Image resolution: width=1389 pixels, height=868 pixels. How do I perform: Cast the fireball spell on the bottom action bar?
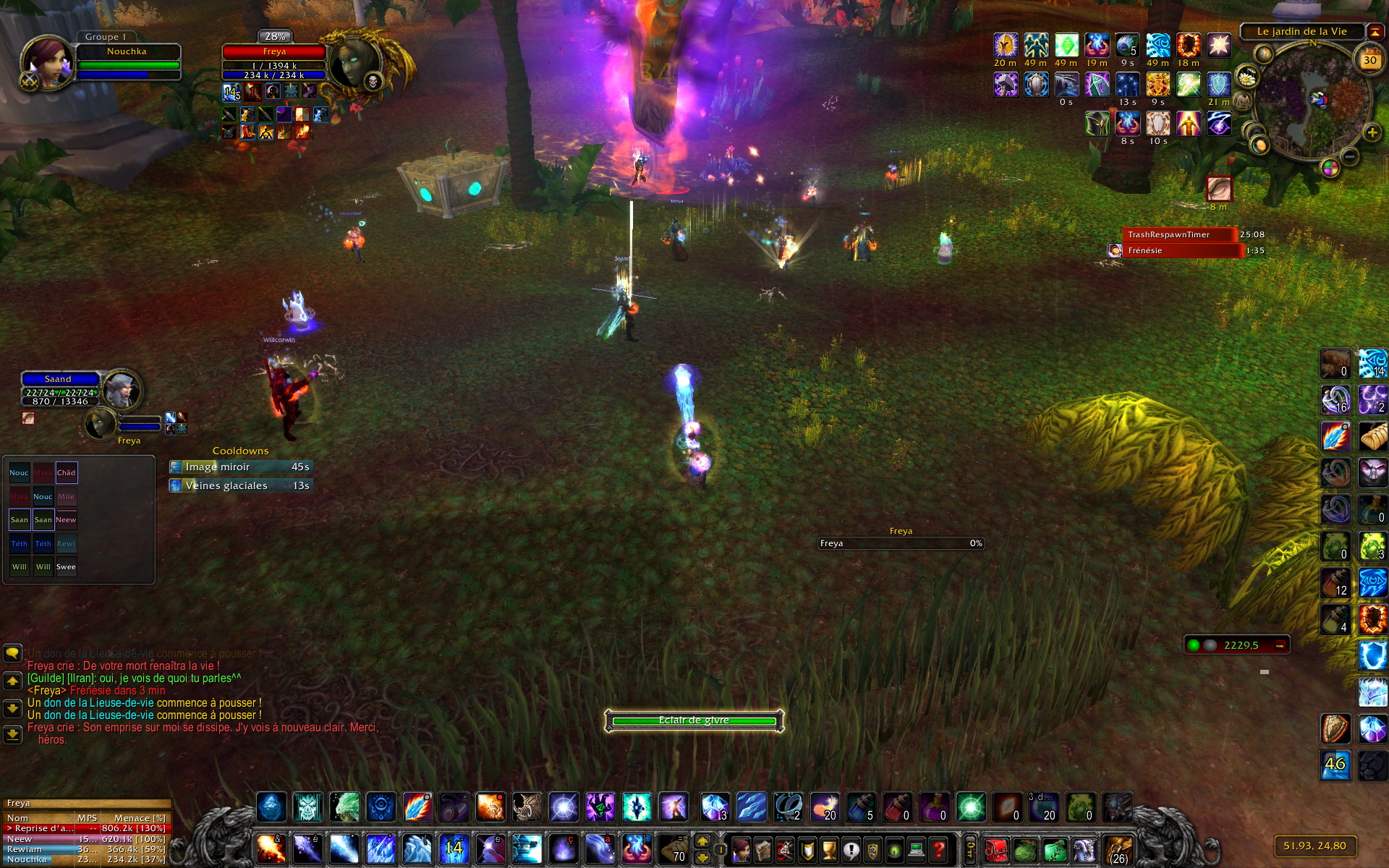point(271,849)
